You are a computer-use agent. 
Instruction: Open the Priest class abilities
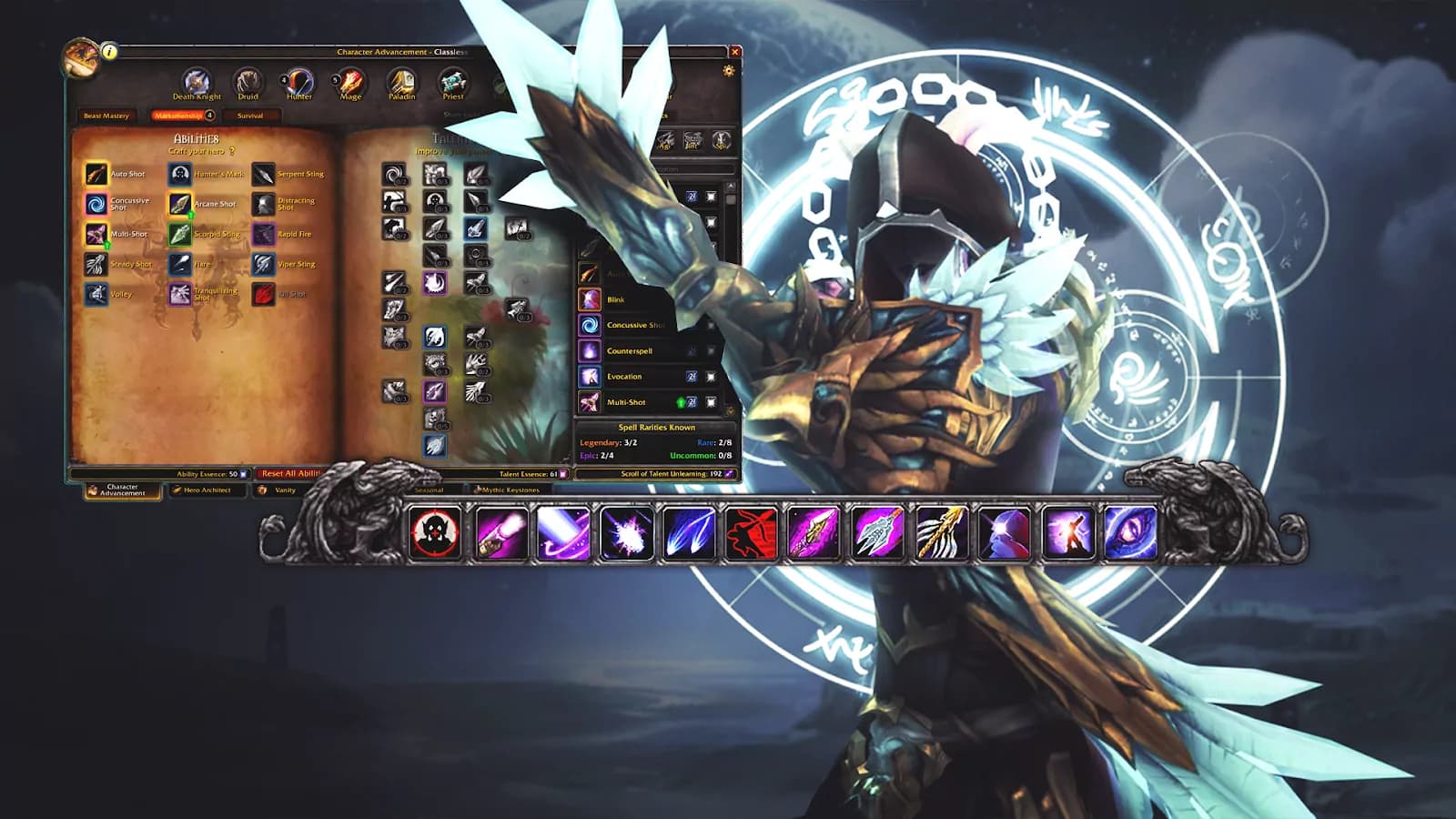pos(453,82)
